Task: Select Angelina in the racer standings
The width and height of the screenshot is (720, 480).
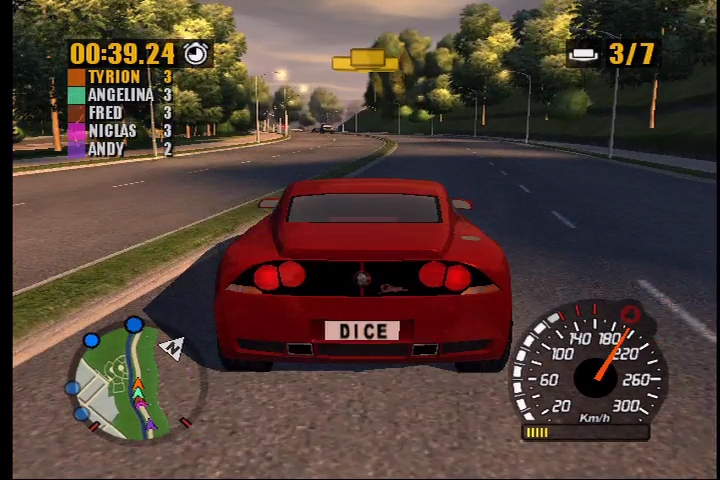Action: [x=120, y=95]
